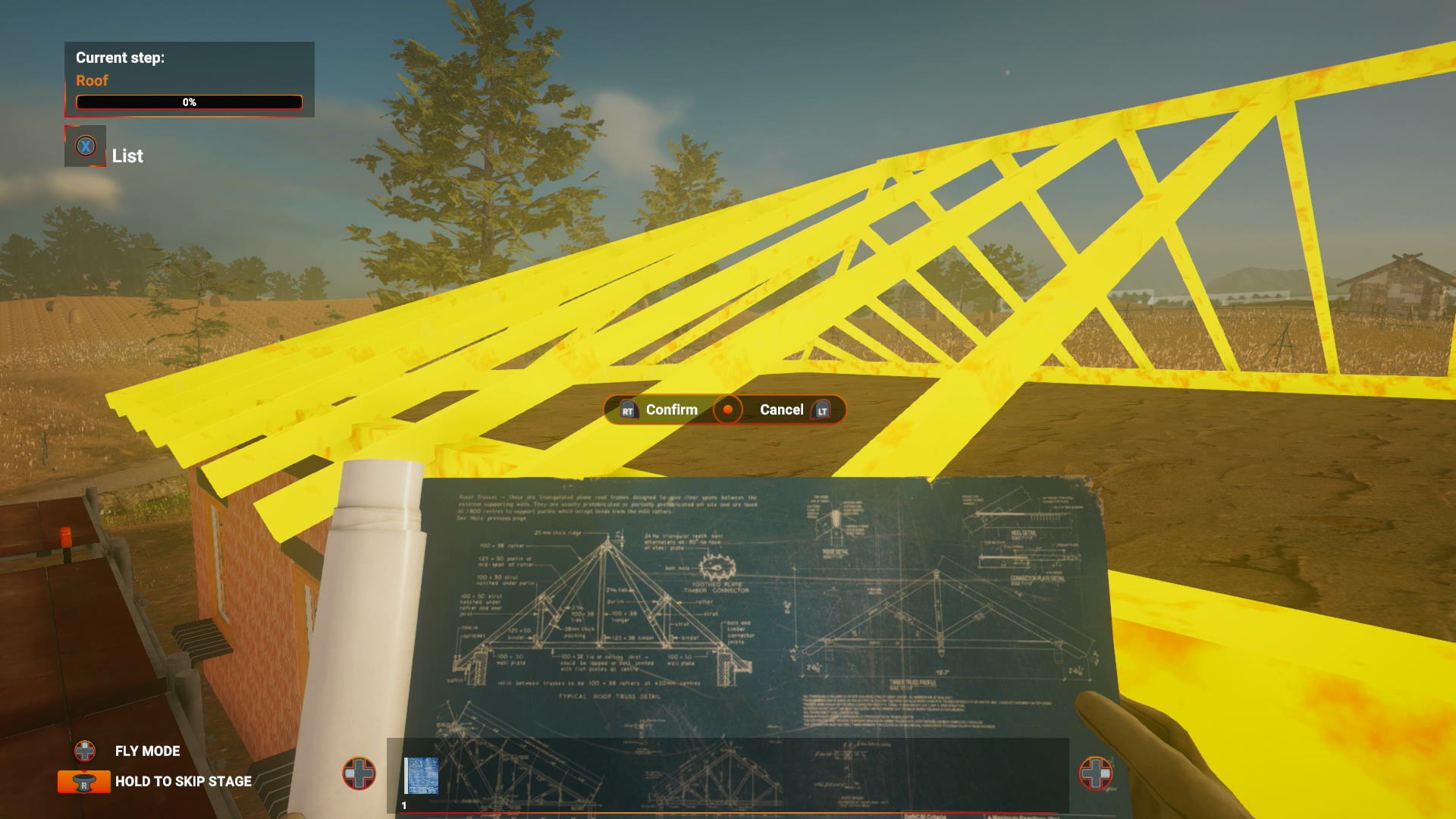Click the Roof progress bar showing 0%

tap(188, 102)
